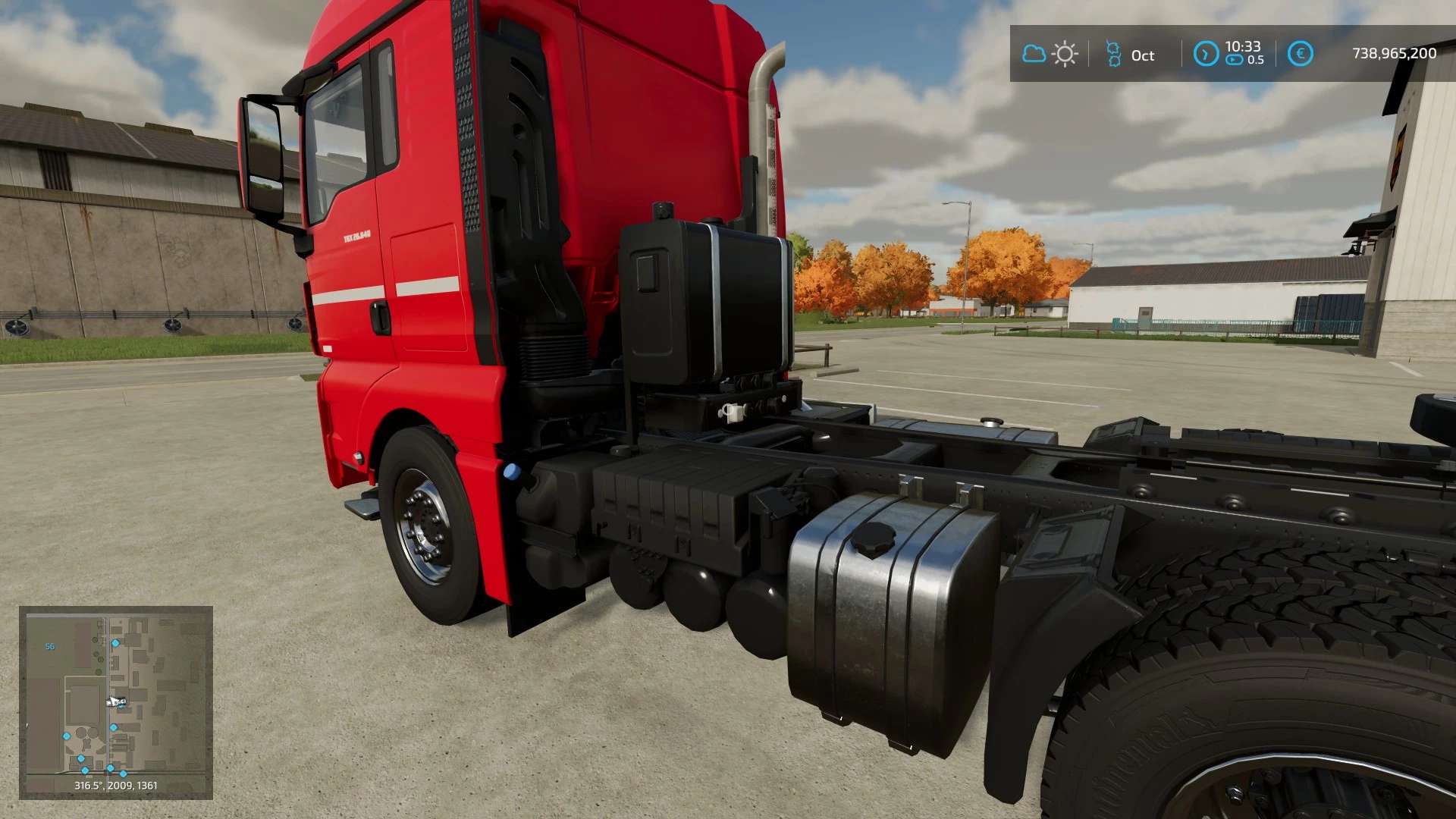Select the clock time-scale icon

click(x=1205, y=54)
